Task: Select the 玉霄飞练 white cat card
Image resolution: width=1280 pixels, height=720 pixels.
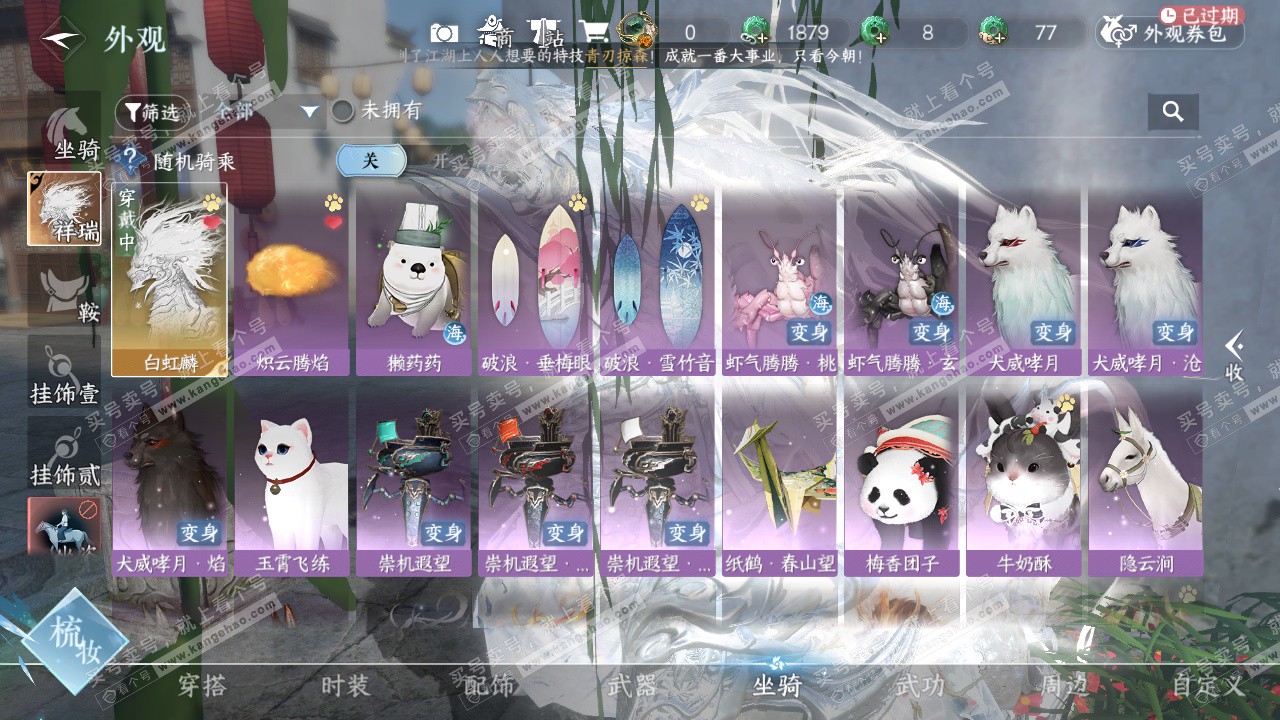Action: pyautogui.click(x=292, y=481)
